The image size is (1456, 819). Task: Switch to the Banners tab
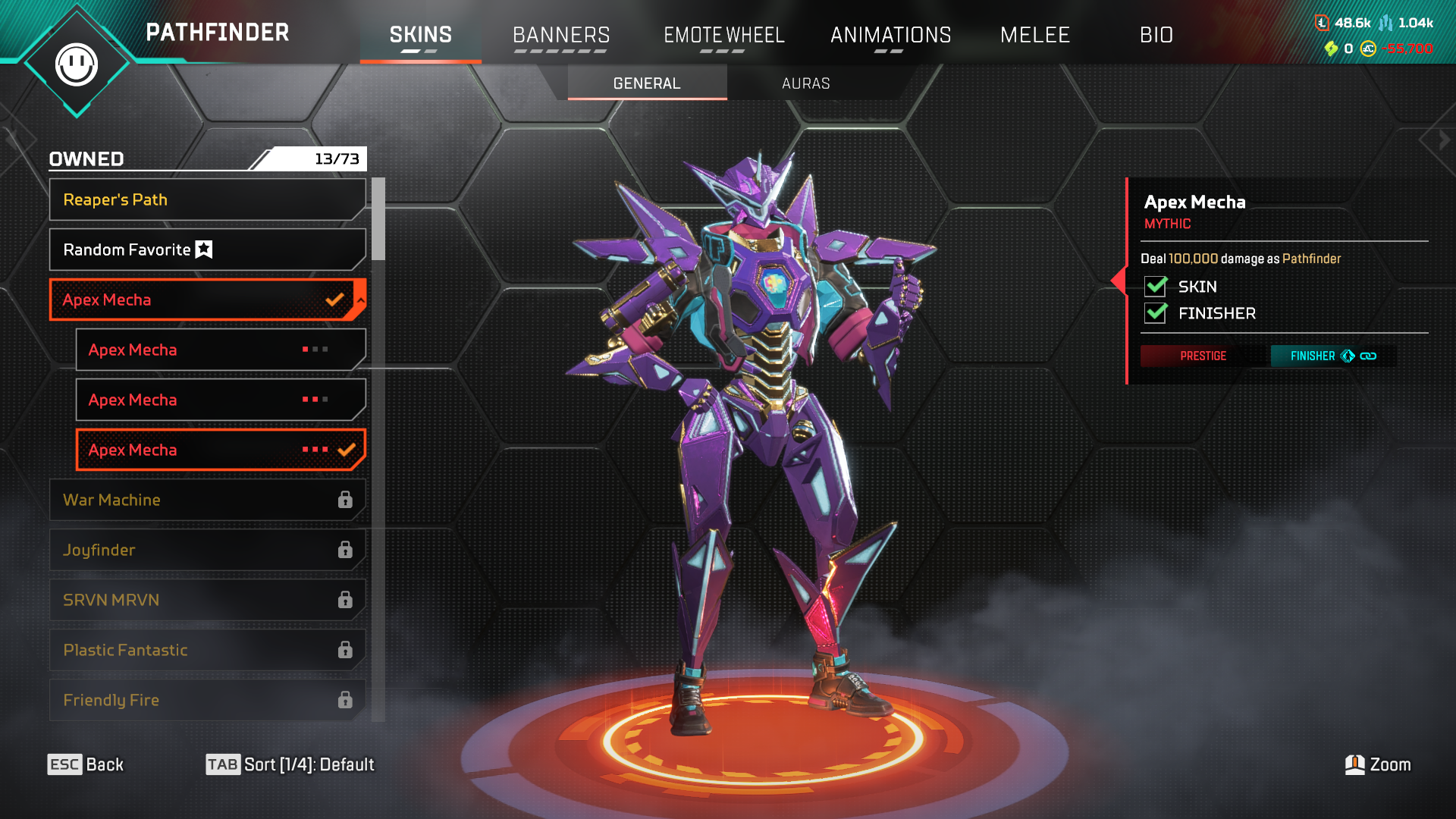tap(561, 35)
